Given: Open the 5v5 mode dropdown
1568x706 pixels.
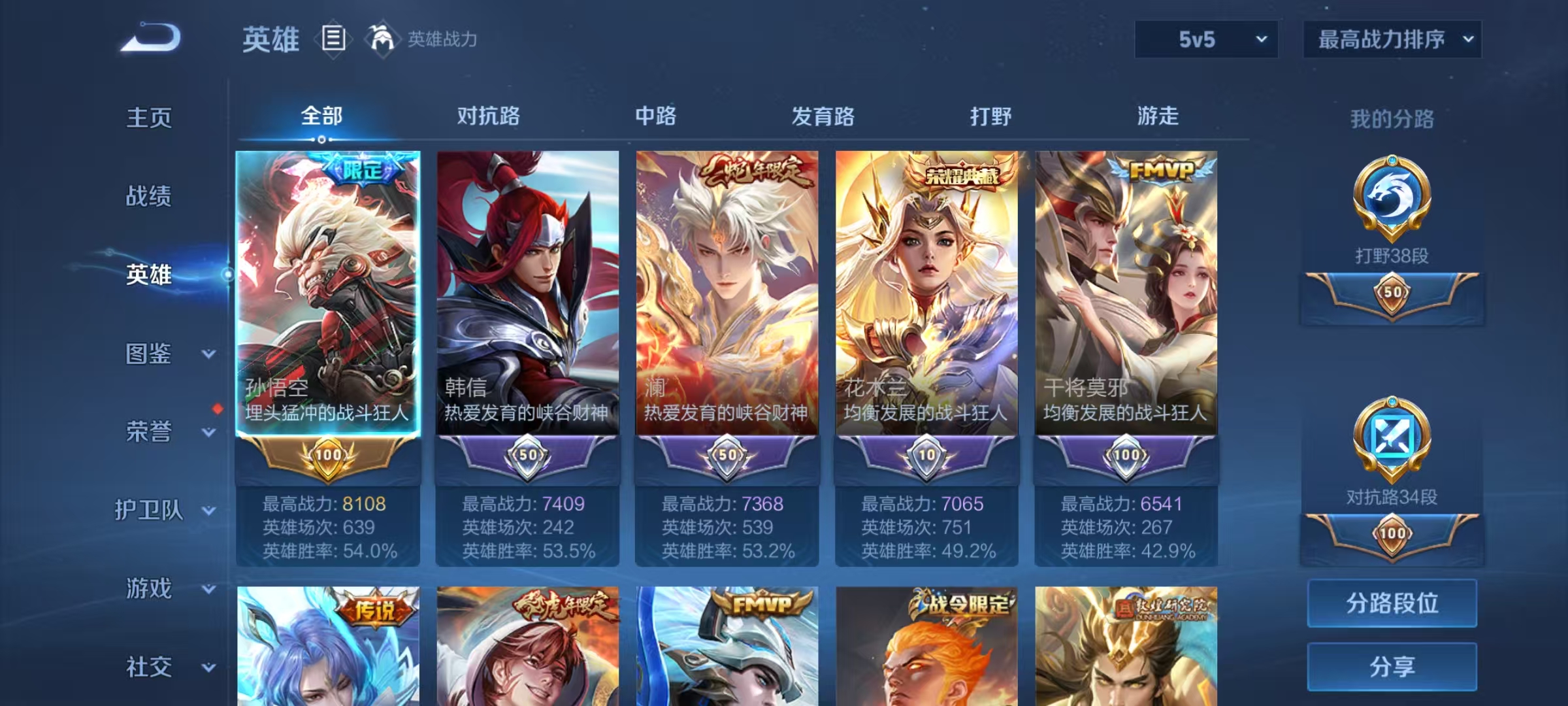Looking at the screenshot, I should tap(1205, 39).
